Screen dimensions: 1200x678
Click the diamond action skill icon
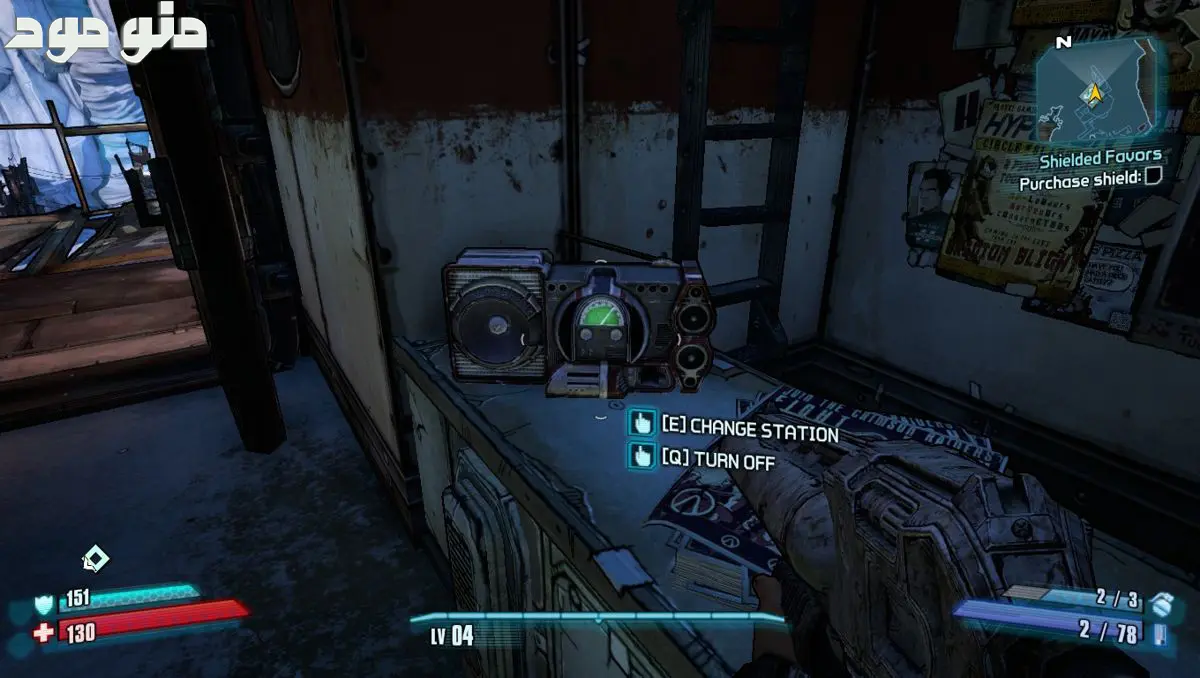pos(94,559)
